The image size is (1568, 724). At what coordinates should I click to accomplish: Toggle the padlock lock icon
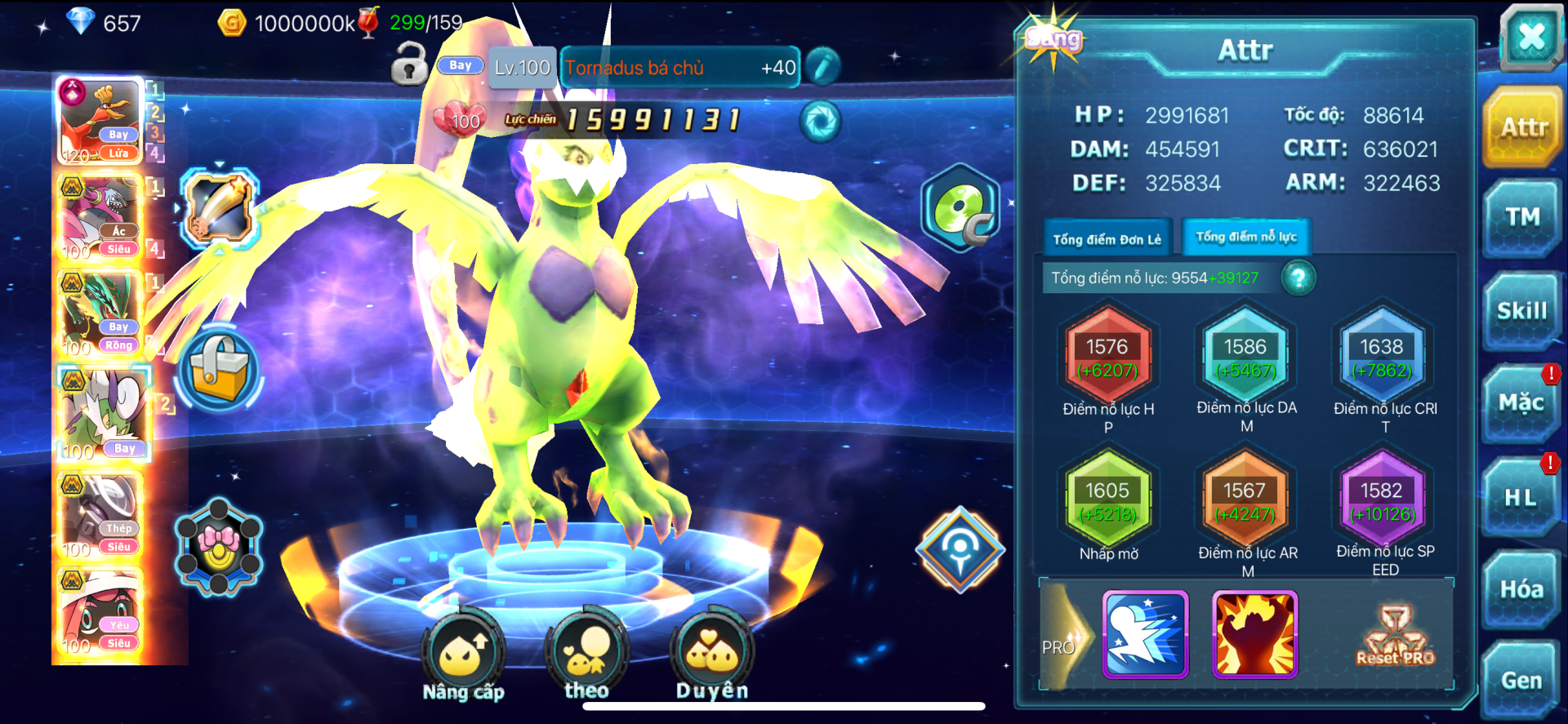[x=409, y=64]
